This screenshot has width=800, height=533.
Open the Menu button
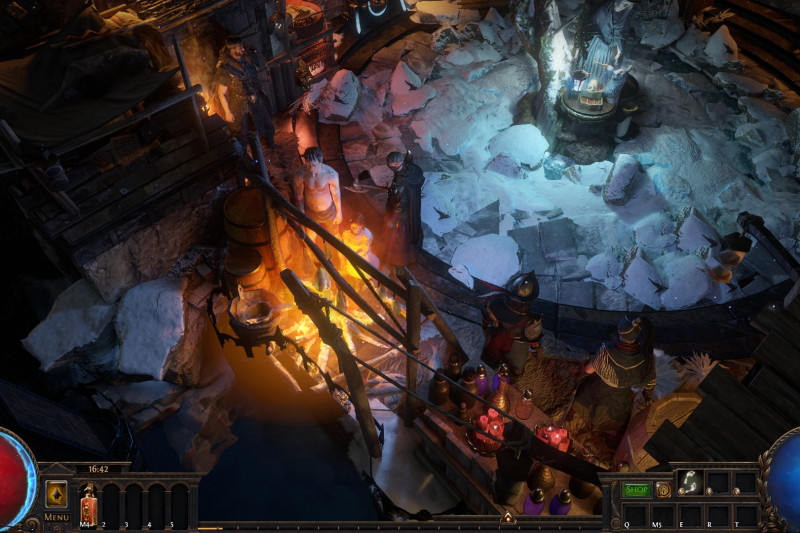pos(57,517)
